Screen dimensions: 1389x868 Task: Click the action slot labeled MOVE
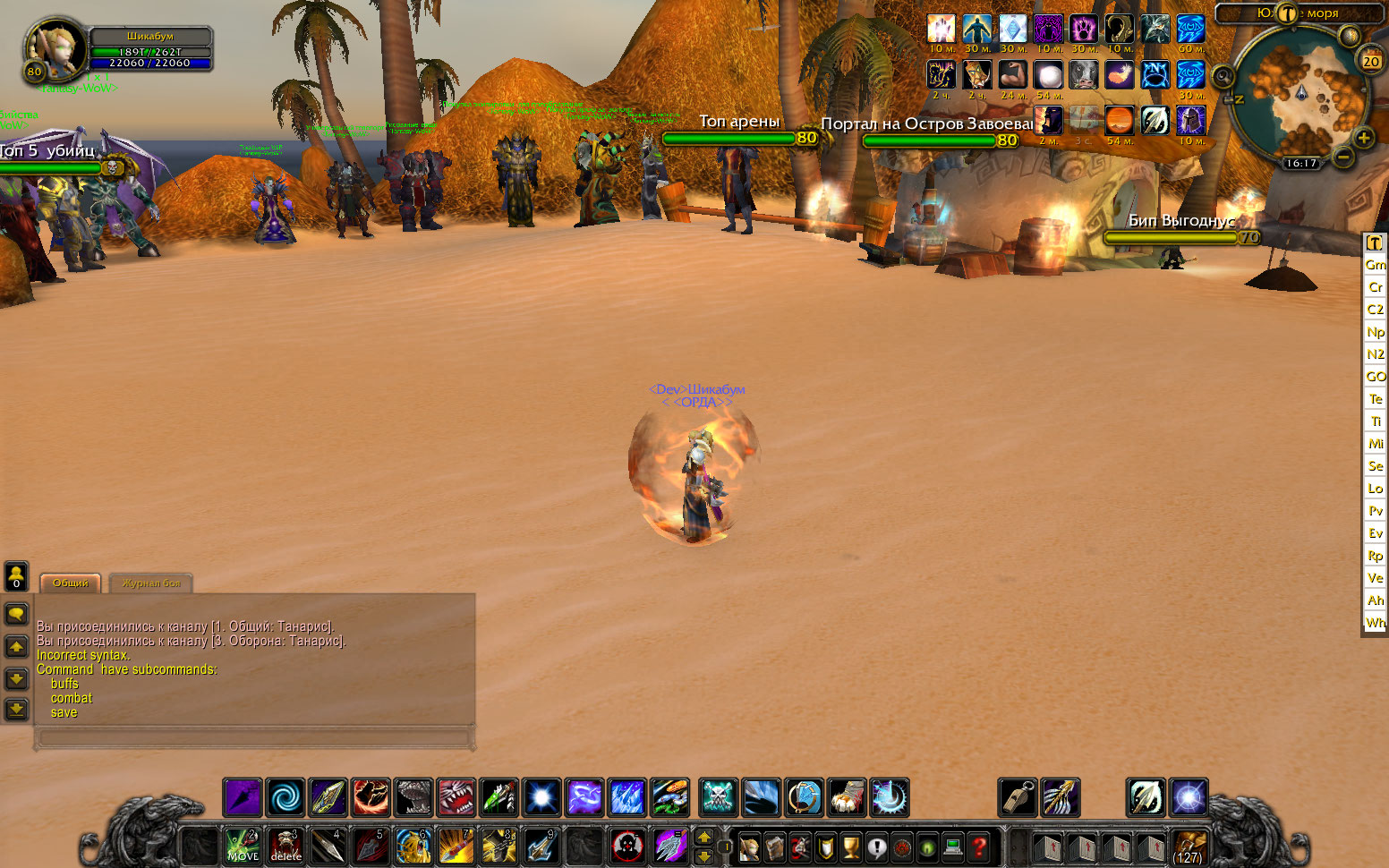pyautogui.click(x=242, y=846)
